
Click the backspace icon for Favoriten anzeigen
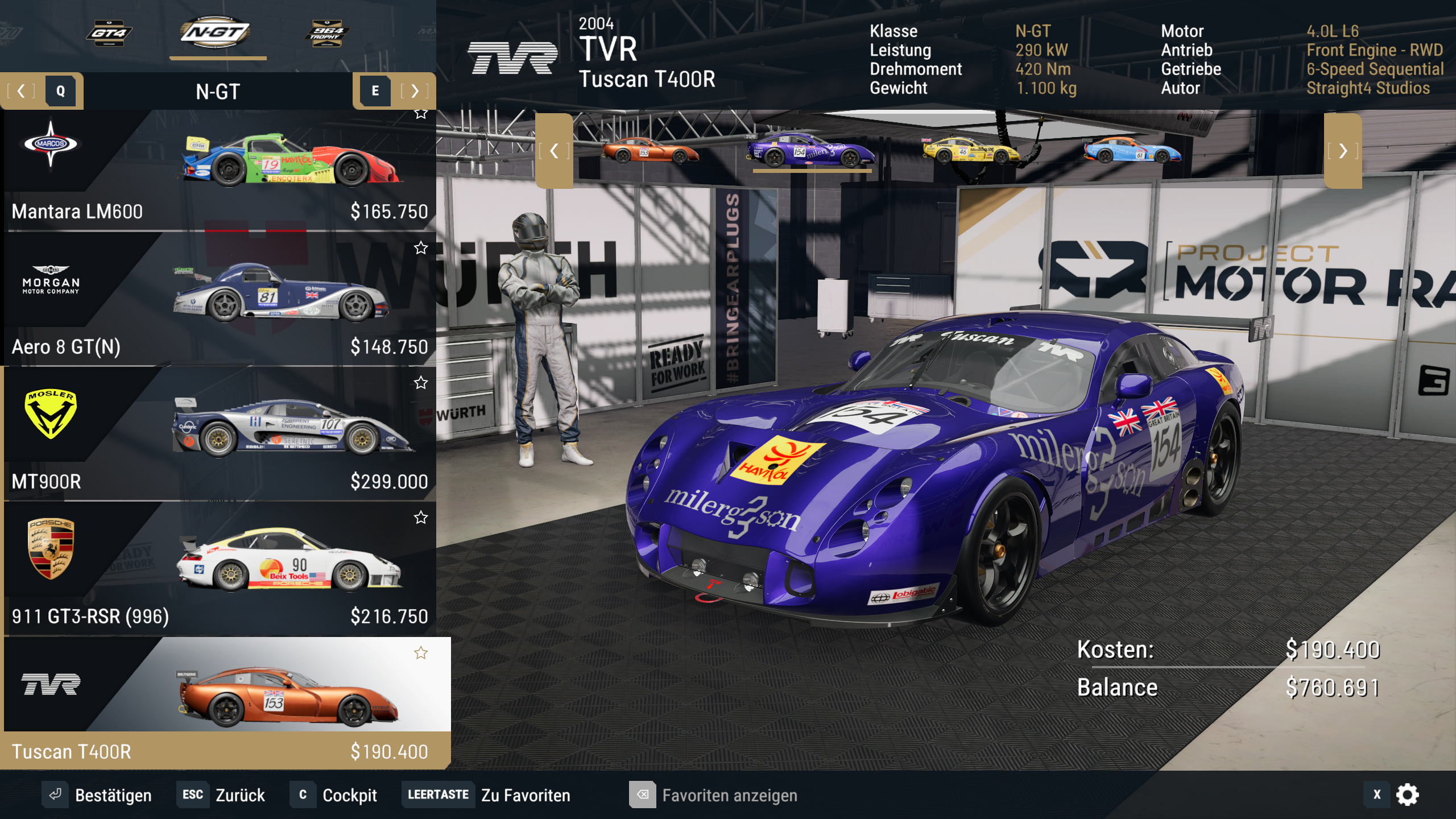643,796
